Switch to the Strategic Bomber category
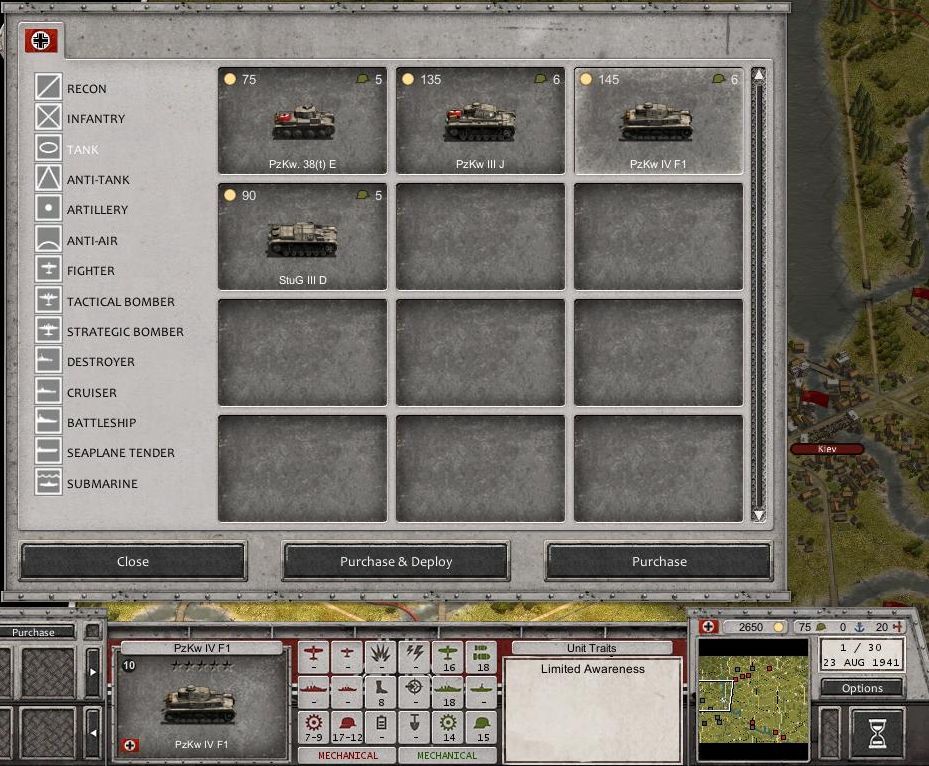 125,332
